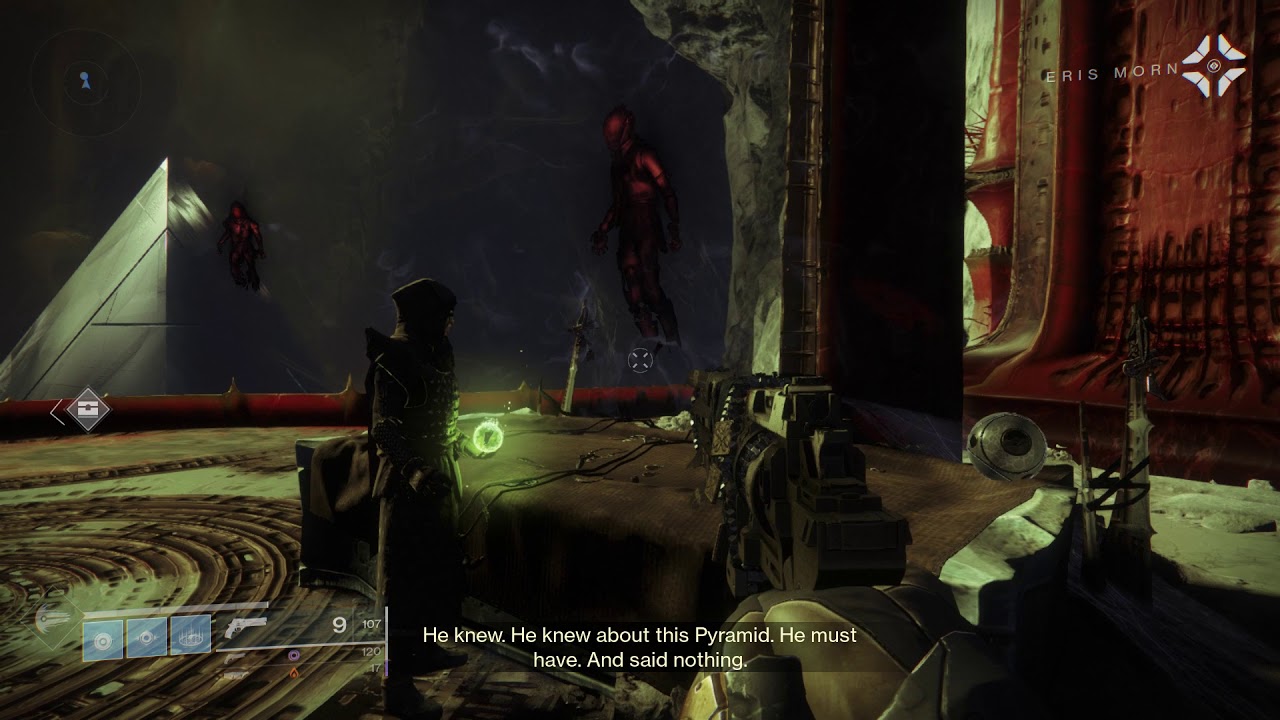
Task: Trigger the melee ability icon
Action: [x=147, y=638]
